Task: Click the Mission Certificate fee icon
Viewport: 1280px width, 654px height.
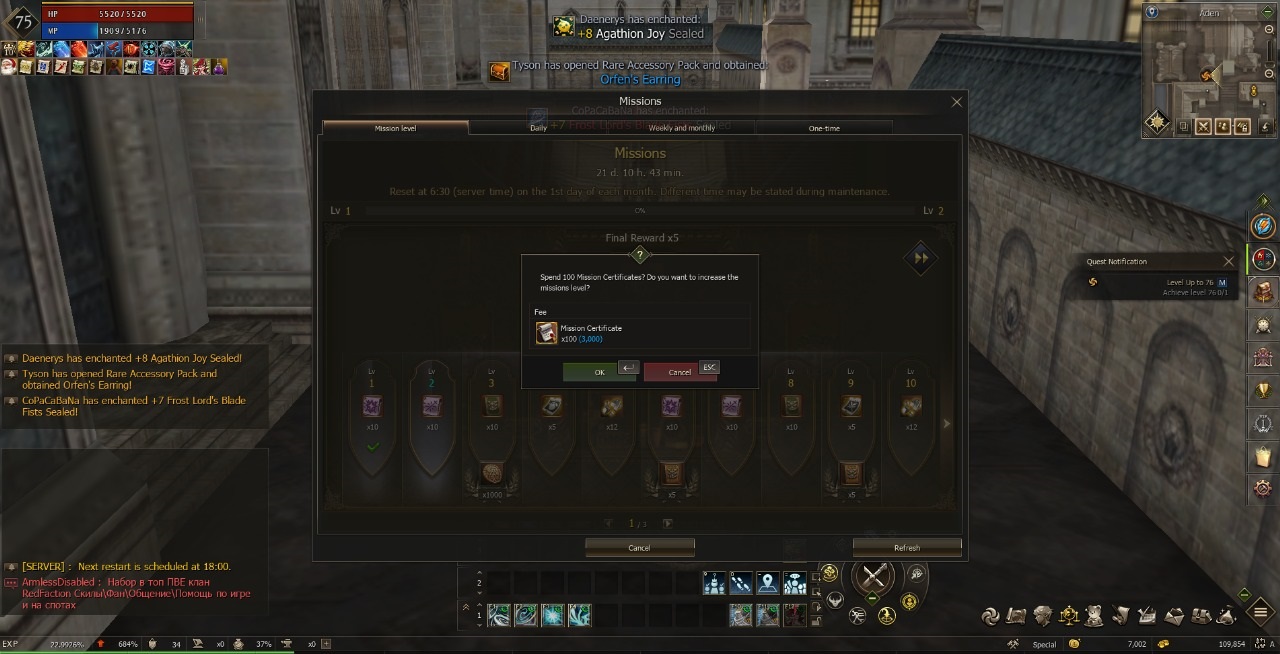Action: point(546,333)
